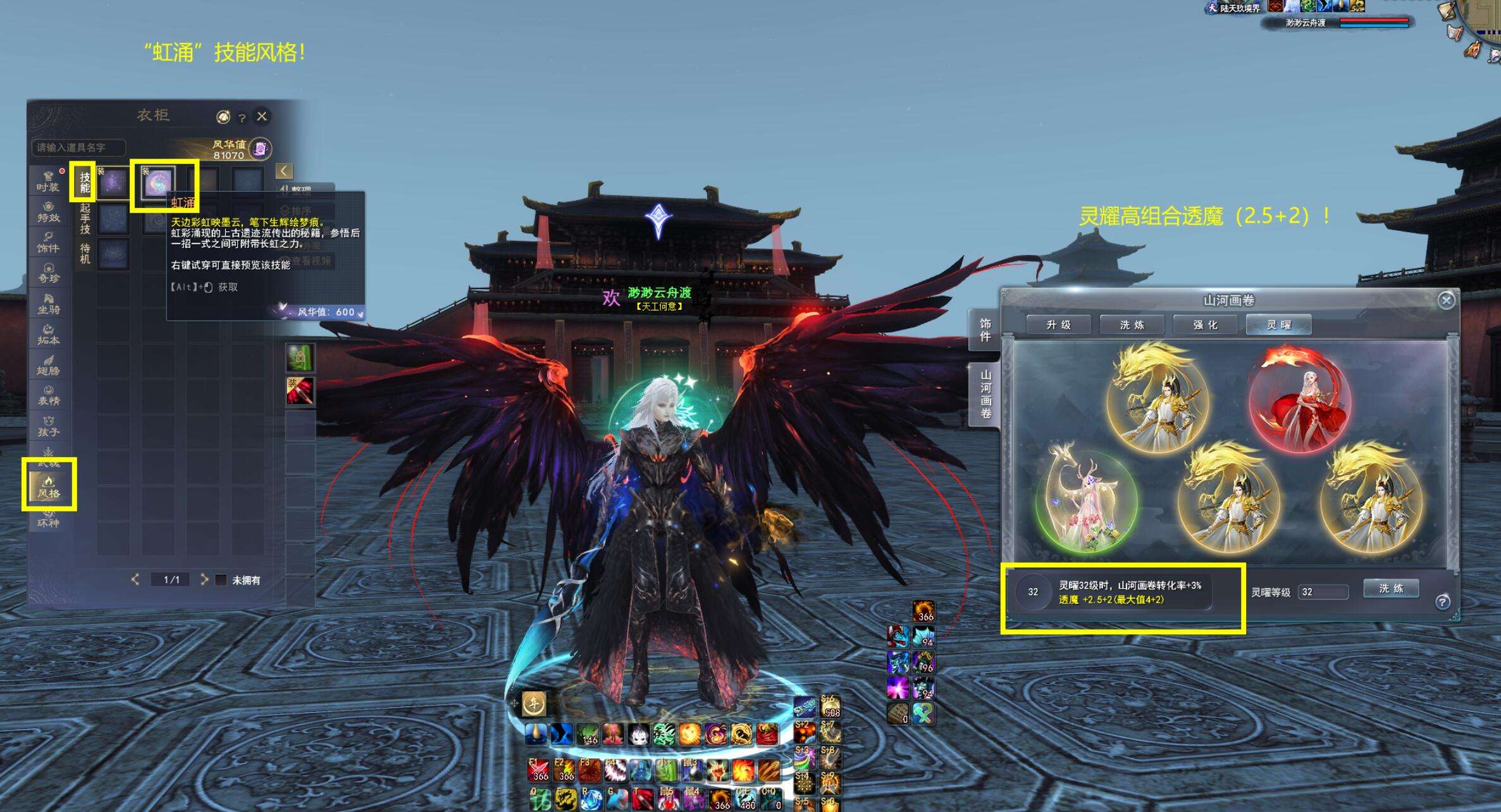Switch to the 升级 tab

click(1058, 325)
